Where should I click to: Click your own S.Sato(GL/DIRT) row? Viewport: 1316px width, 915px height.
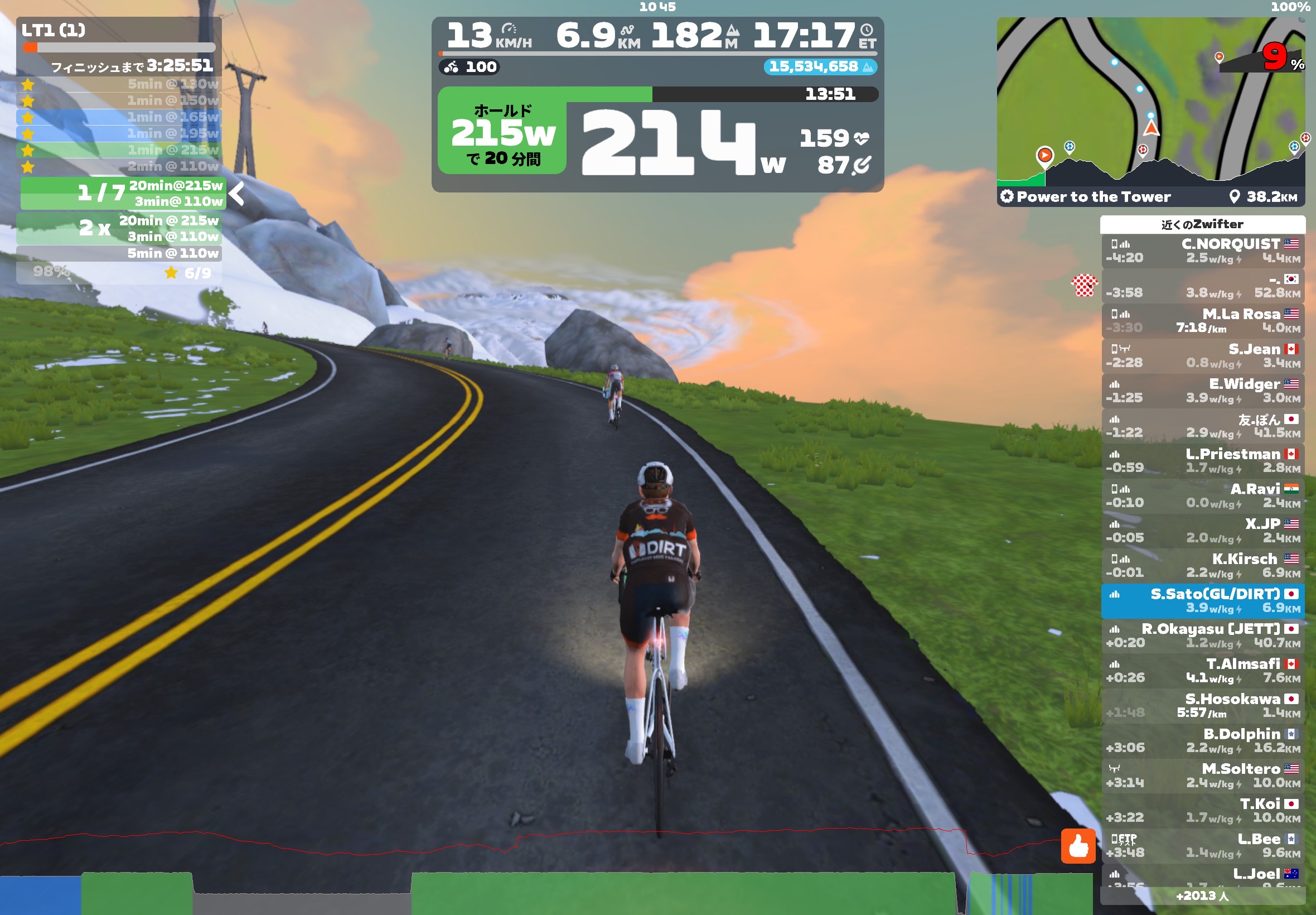[x=1202, y=600]
